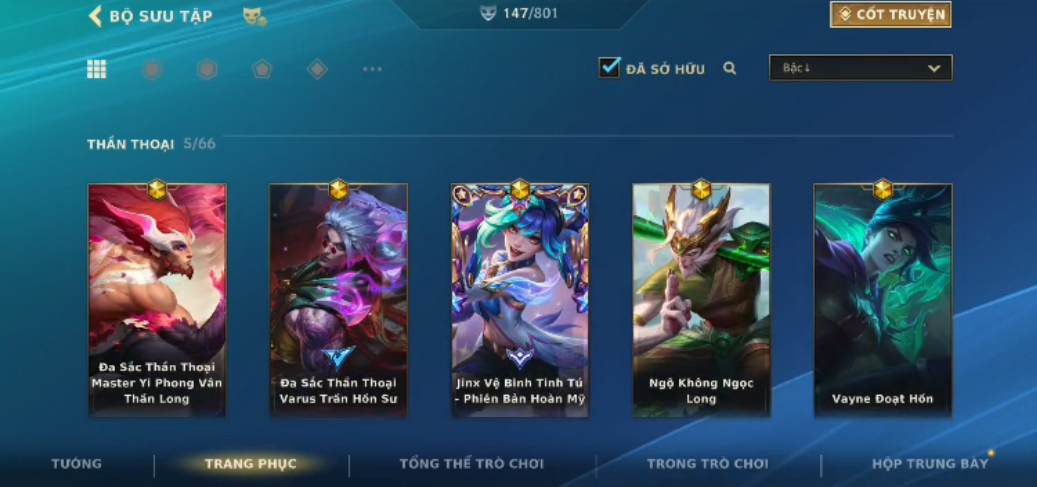Open the Tổng Thể Trò Chơi tab
This screenshot has width=1037, height=487.
(472, 464)
